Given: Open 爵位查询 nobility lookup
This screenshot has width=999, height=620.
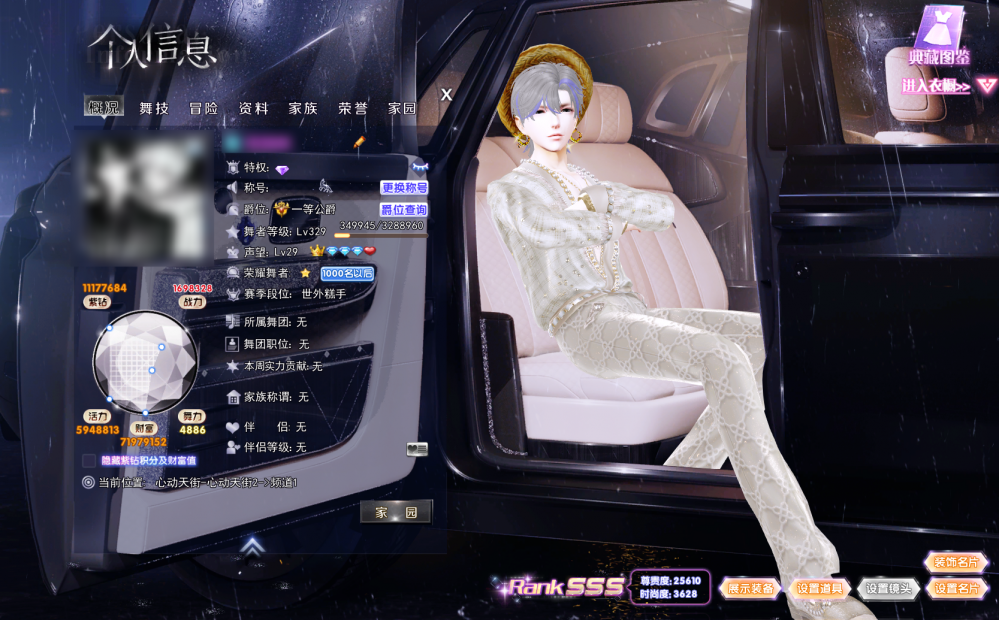Looking at the screenshot, I should pos(404,210).
